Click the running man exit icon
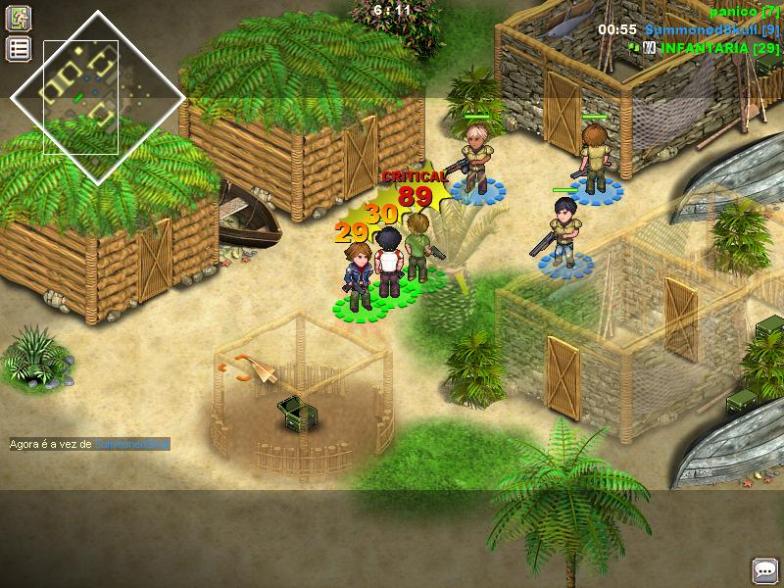The height and width of the screenshot is (588, 784). point(18,18)
